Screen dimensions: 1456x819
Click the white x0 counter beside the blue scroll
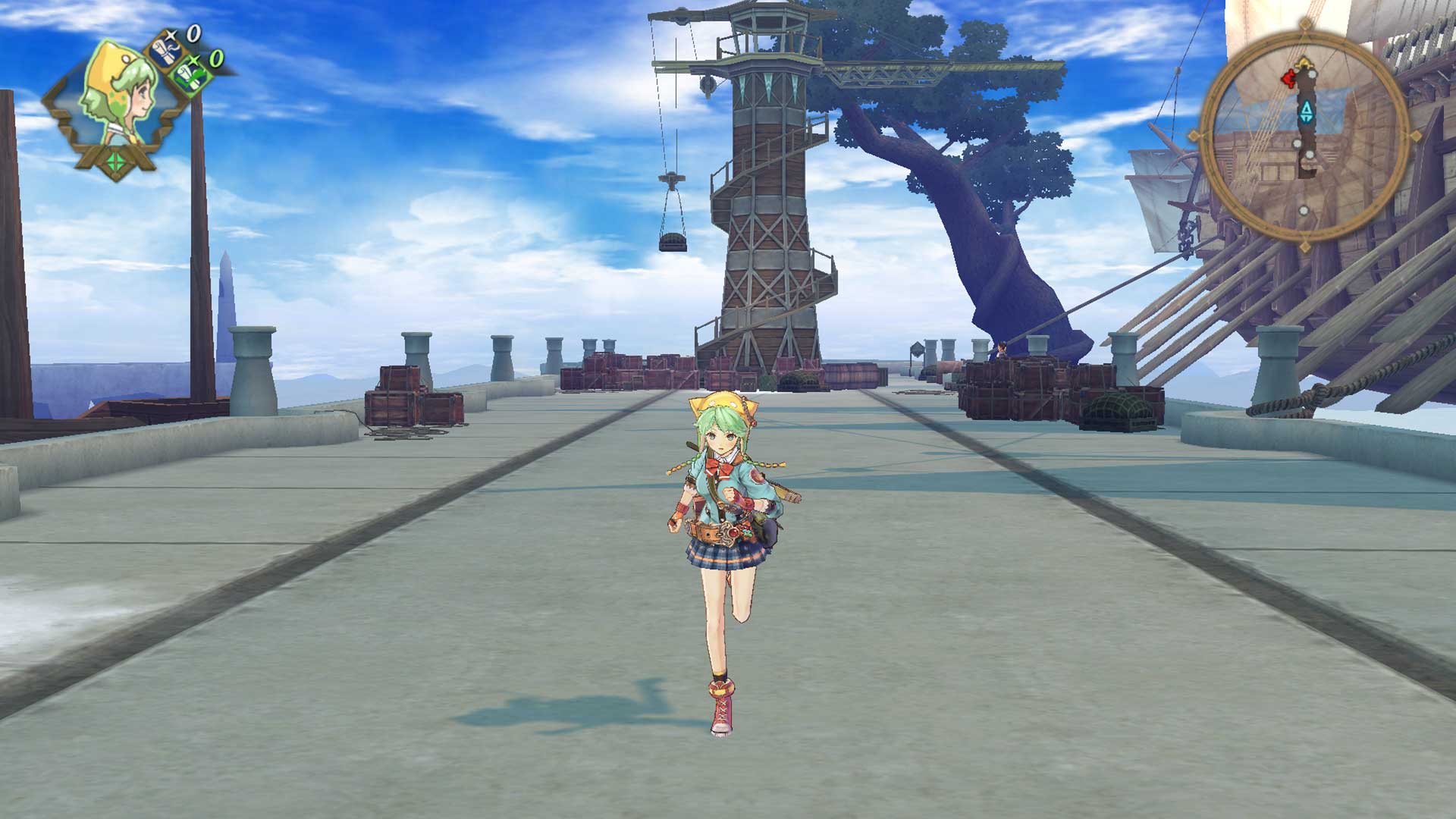tap(193, 33)
